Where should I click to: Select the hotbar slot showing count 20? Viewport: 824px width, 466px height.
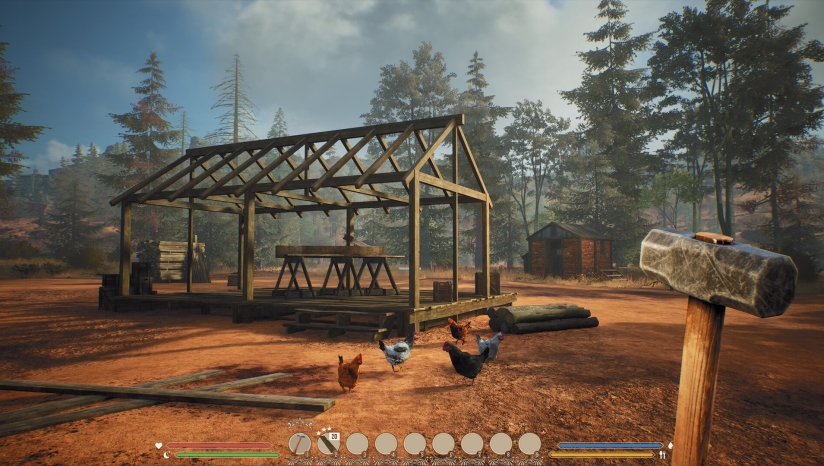click(x=328, y=443)
